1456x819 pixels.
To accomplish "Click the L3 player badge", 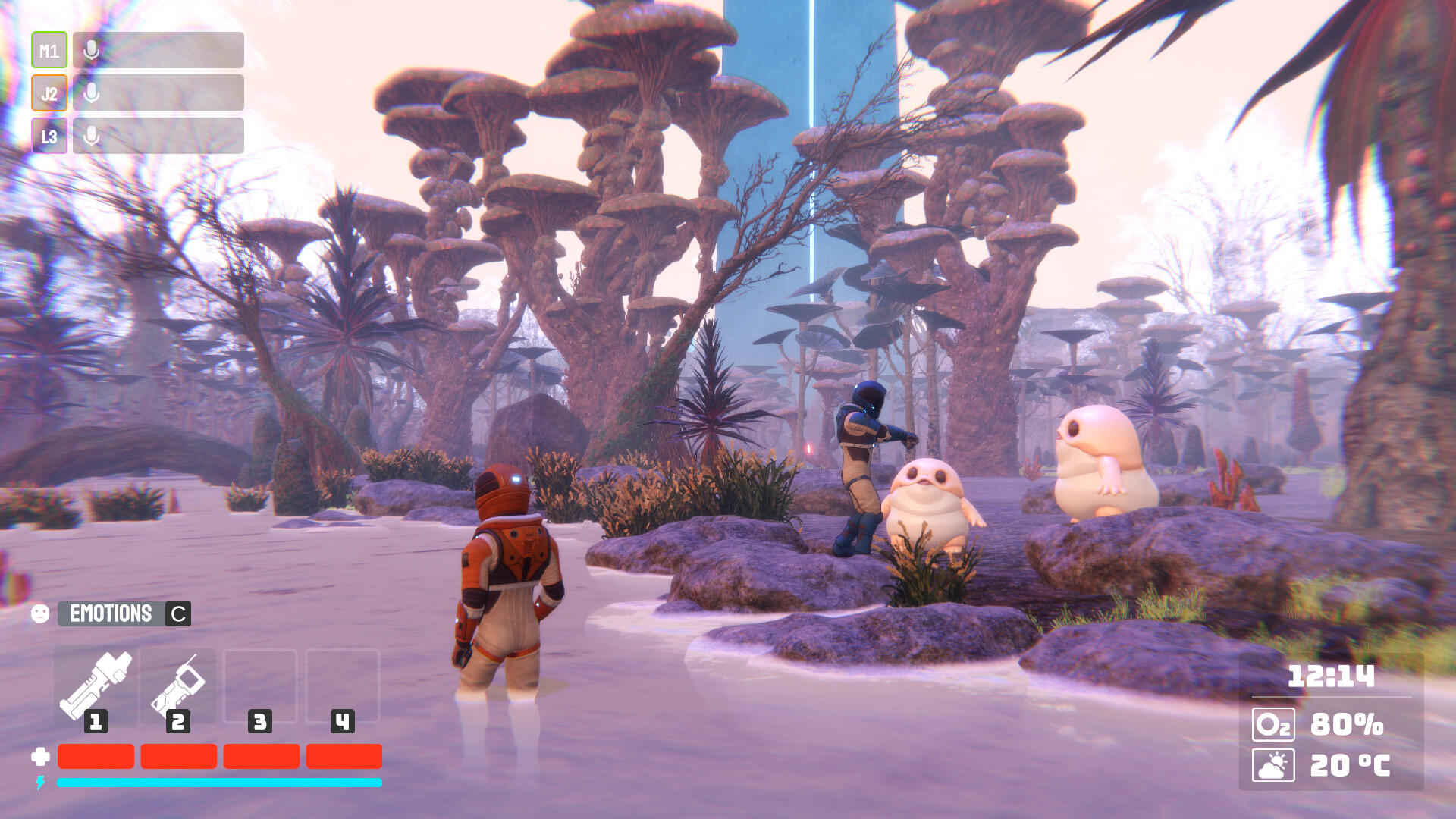I will point(48,136).
